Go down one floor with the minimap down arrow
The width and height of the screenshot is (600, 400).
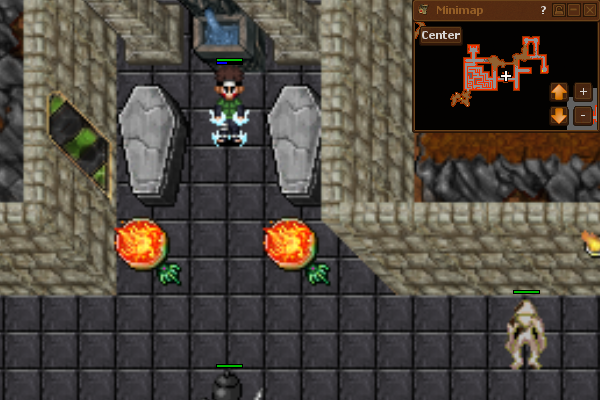(x=559, y=115)
